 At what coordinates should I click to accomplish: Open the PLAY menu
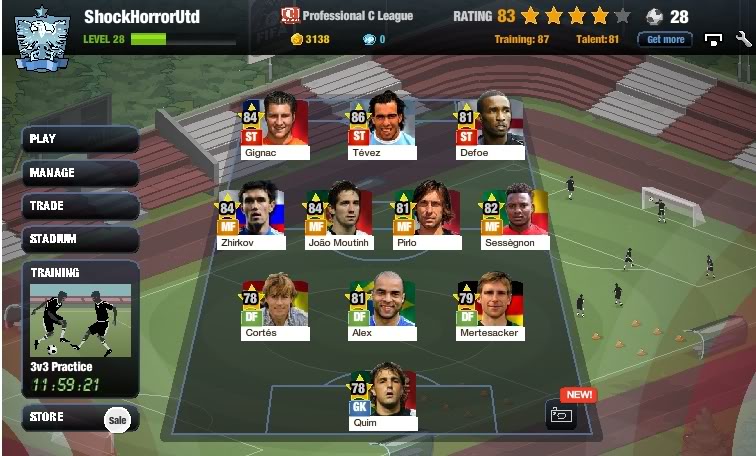(80, 139)
